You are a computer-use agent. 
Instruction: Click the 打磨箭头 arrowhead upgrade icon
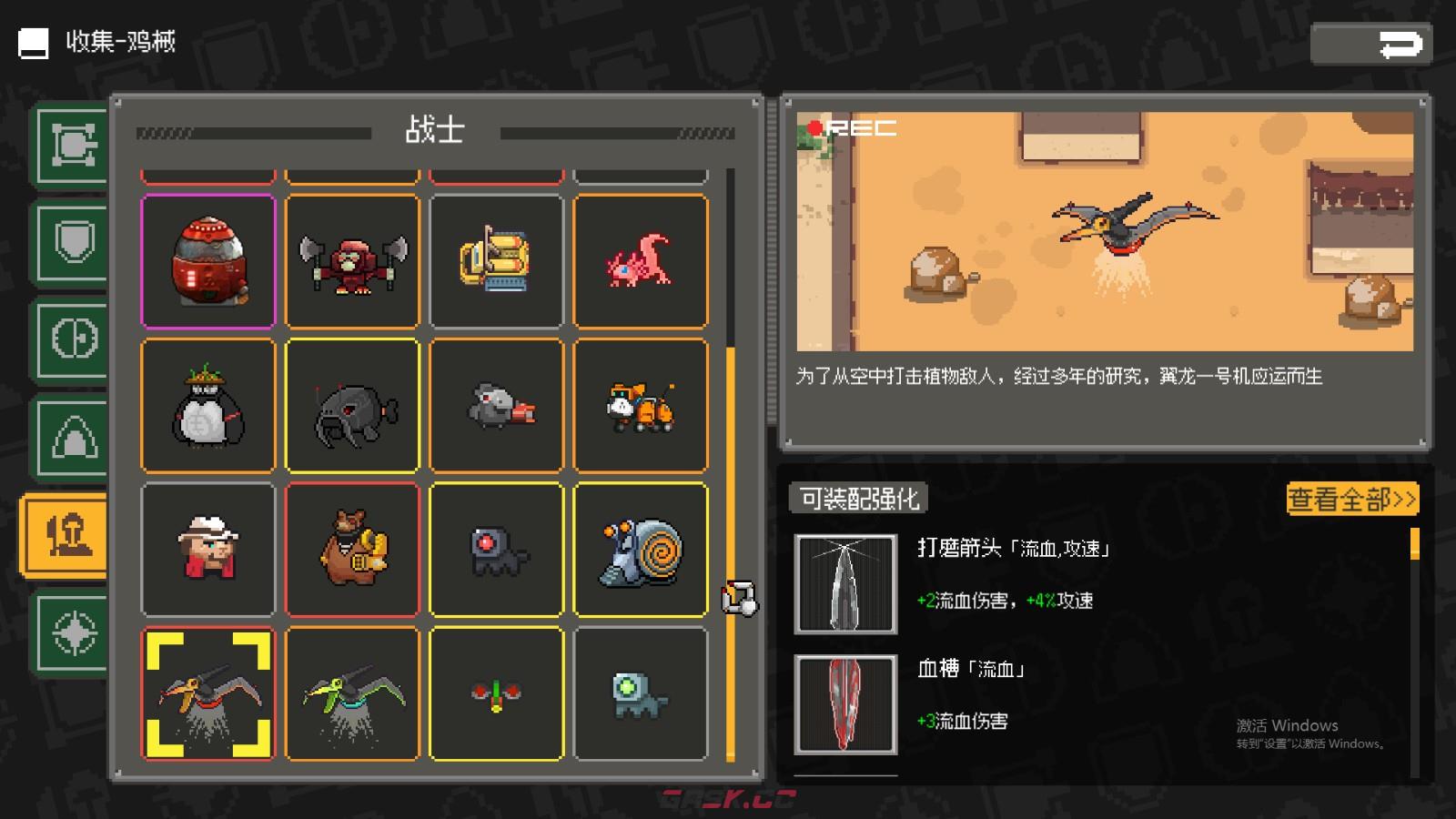(845, 582)
